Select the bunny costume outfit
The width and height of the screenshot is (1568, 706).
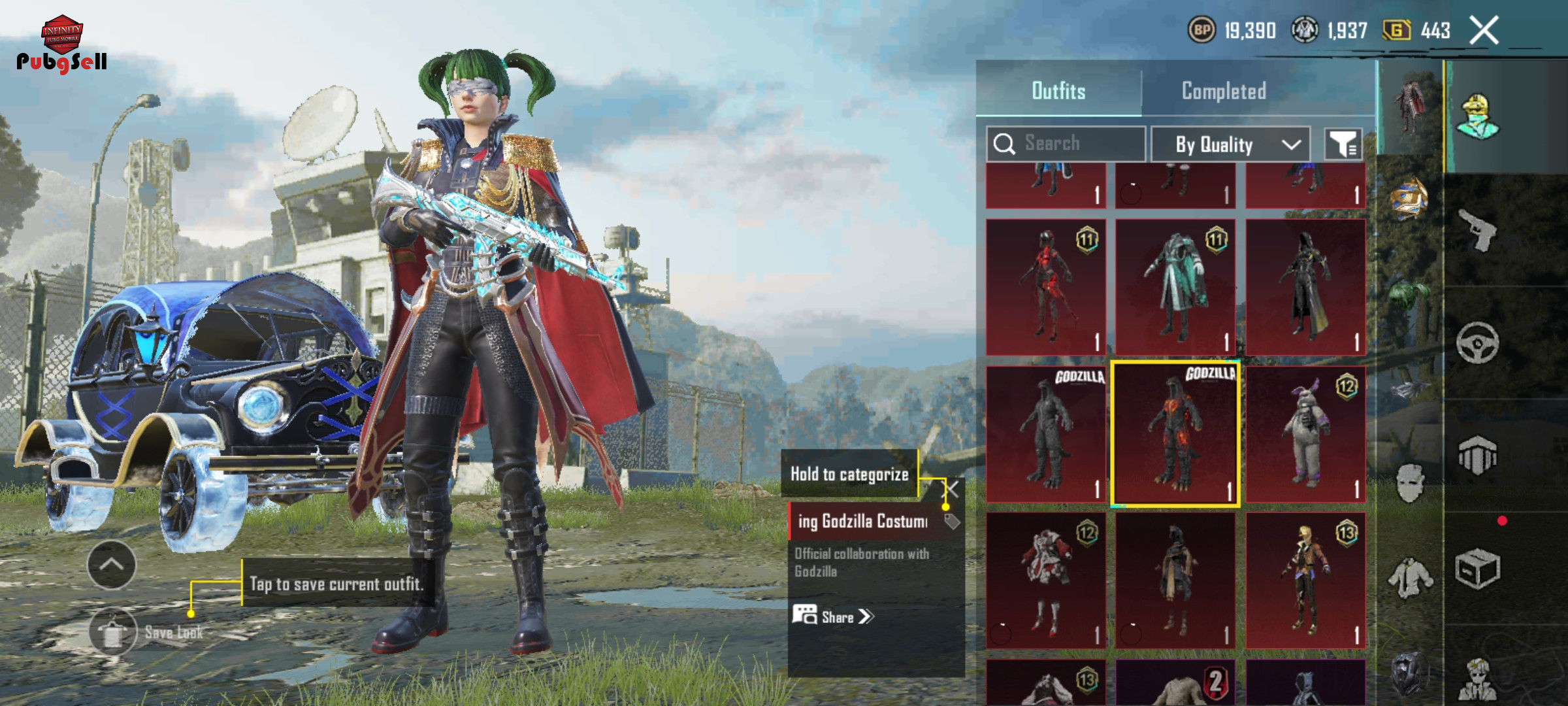1305,434
